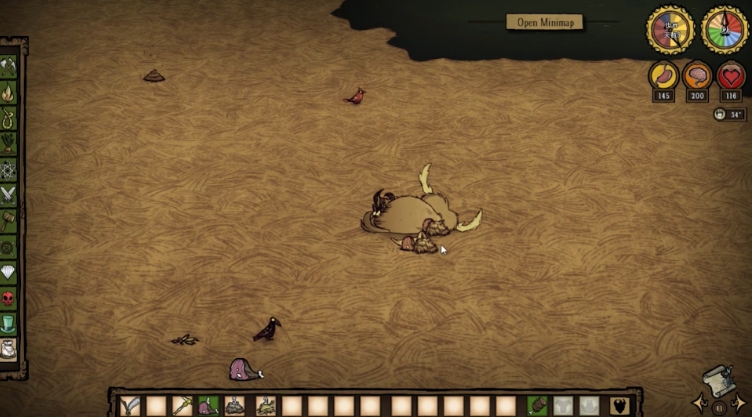Screen dimensions: 752x417
Task: Open the Survival crafting tab with rope trap
Action: 9,118
